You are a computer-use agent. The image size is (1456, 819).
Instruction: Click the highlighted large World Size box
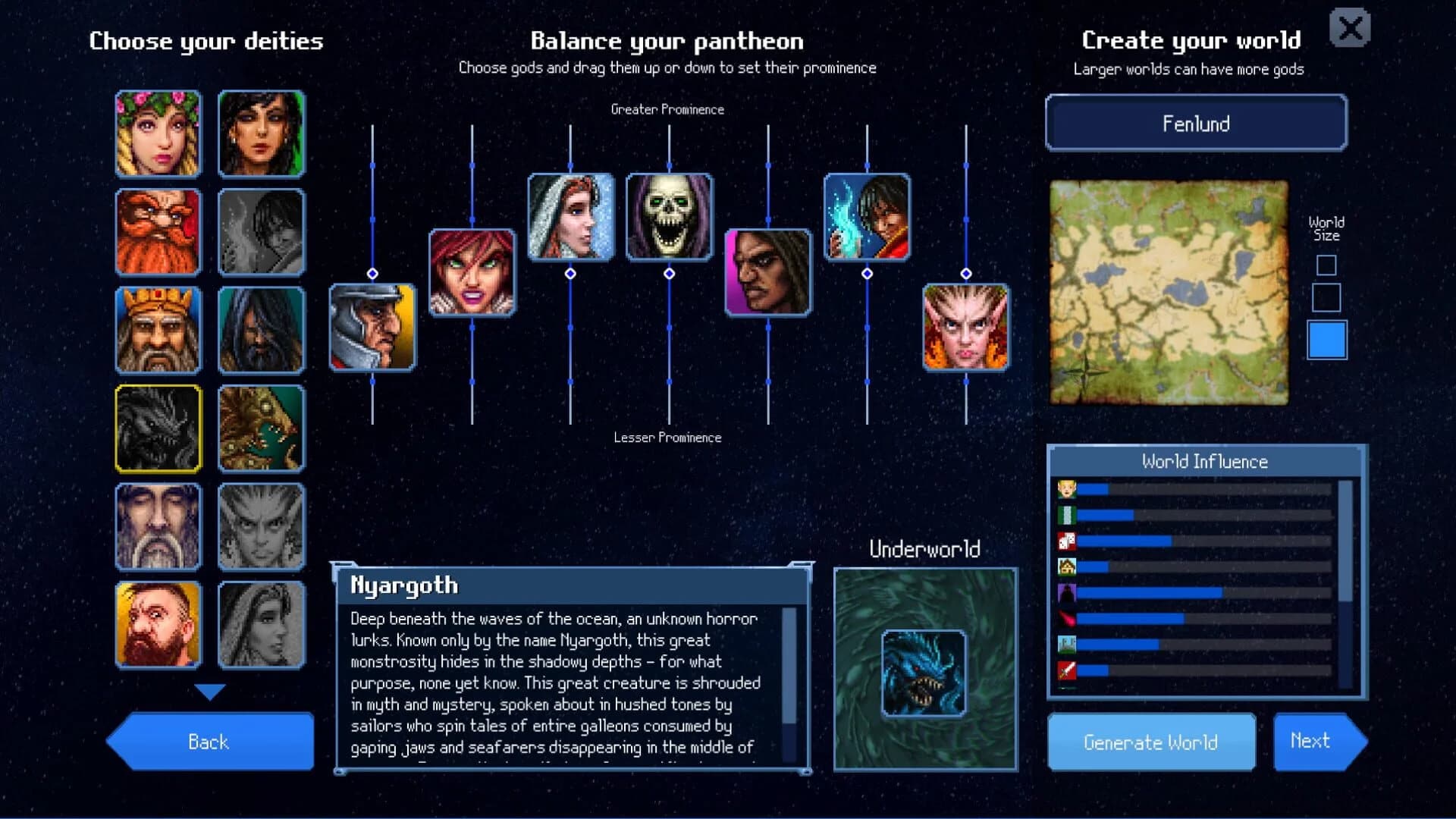click(1328, 340)
